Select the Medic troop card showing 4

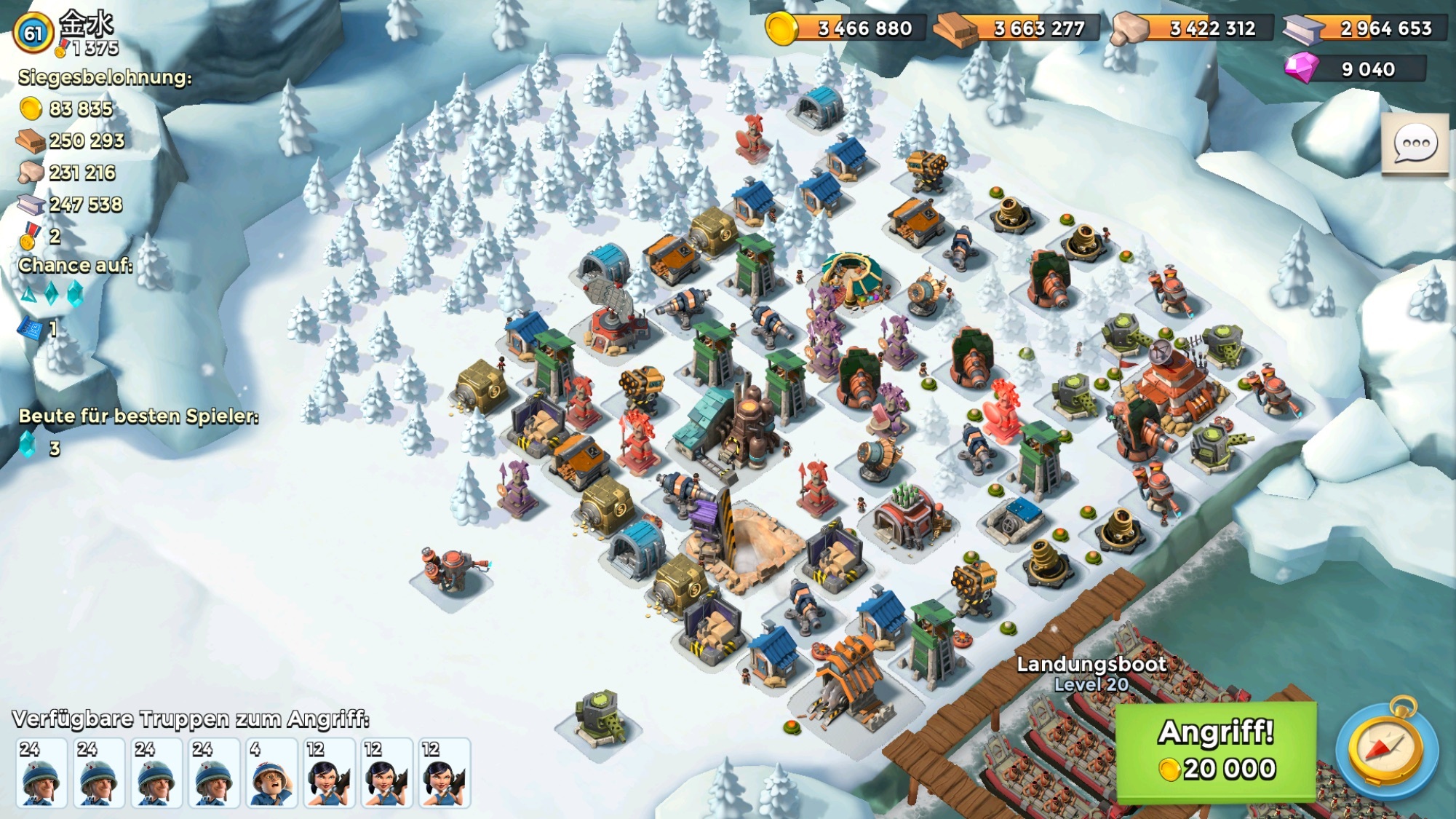coord(270,772)
